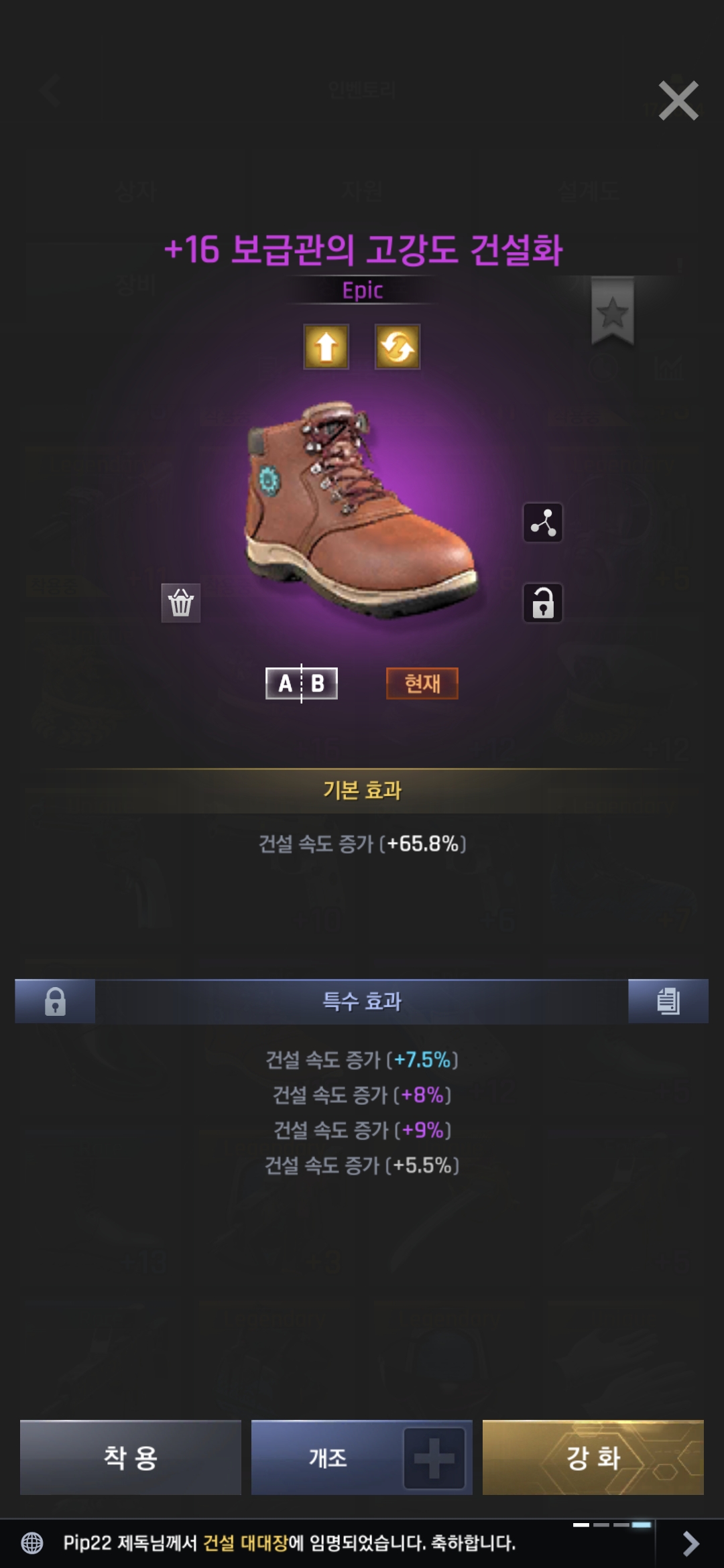The width and height of the screenshot is (724, 1568).
Task: Open the plus slot on 개조 button
Action: (x=434, y=1458)
